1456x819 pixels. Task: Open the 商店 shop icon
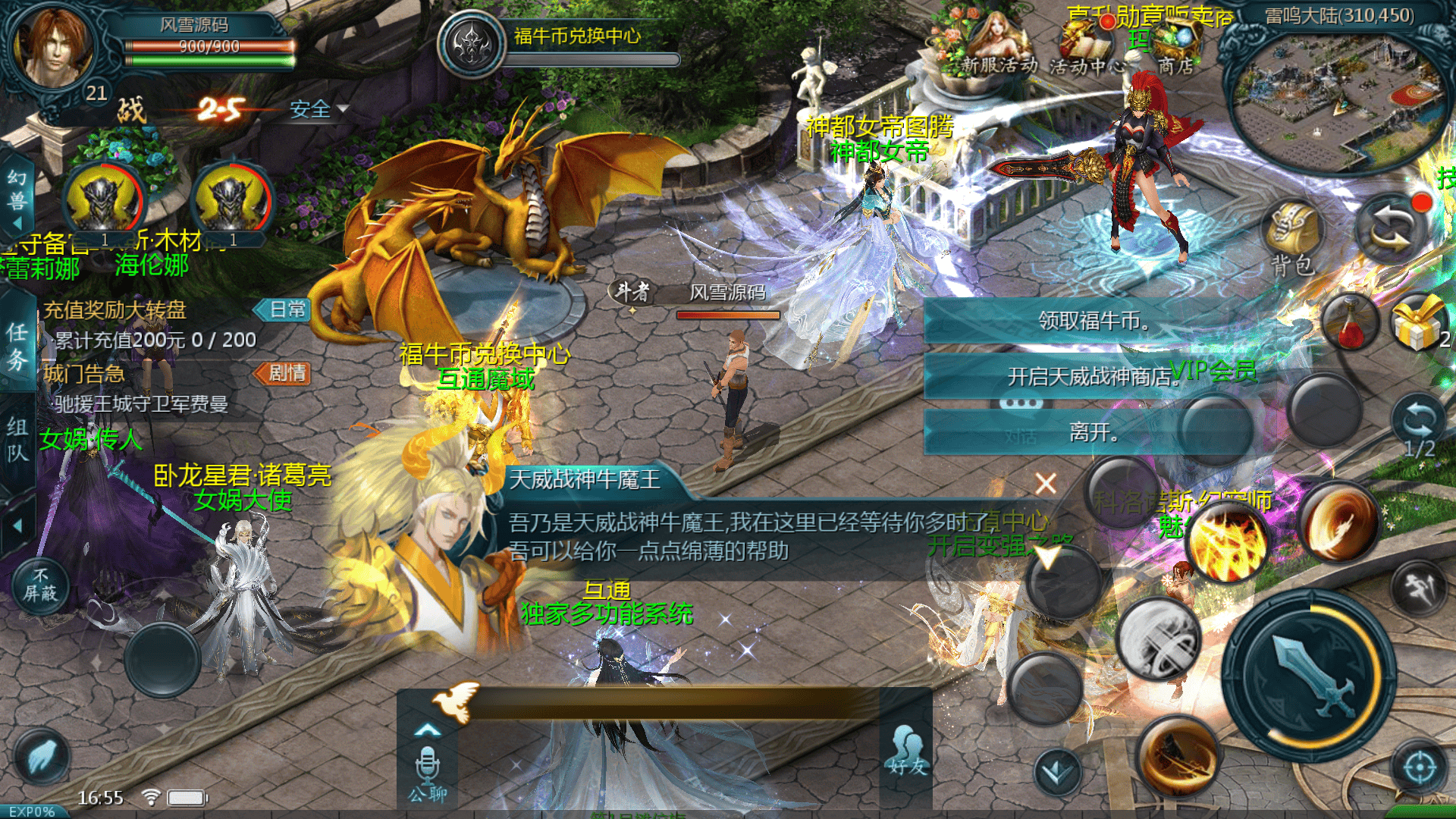coord(1175,50)
